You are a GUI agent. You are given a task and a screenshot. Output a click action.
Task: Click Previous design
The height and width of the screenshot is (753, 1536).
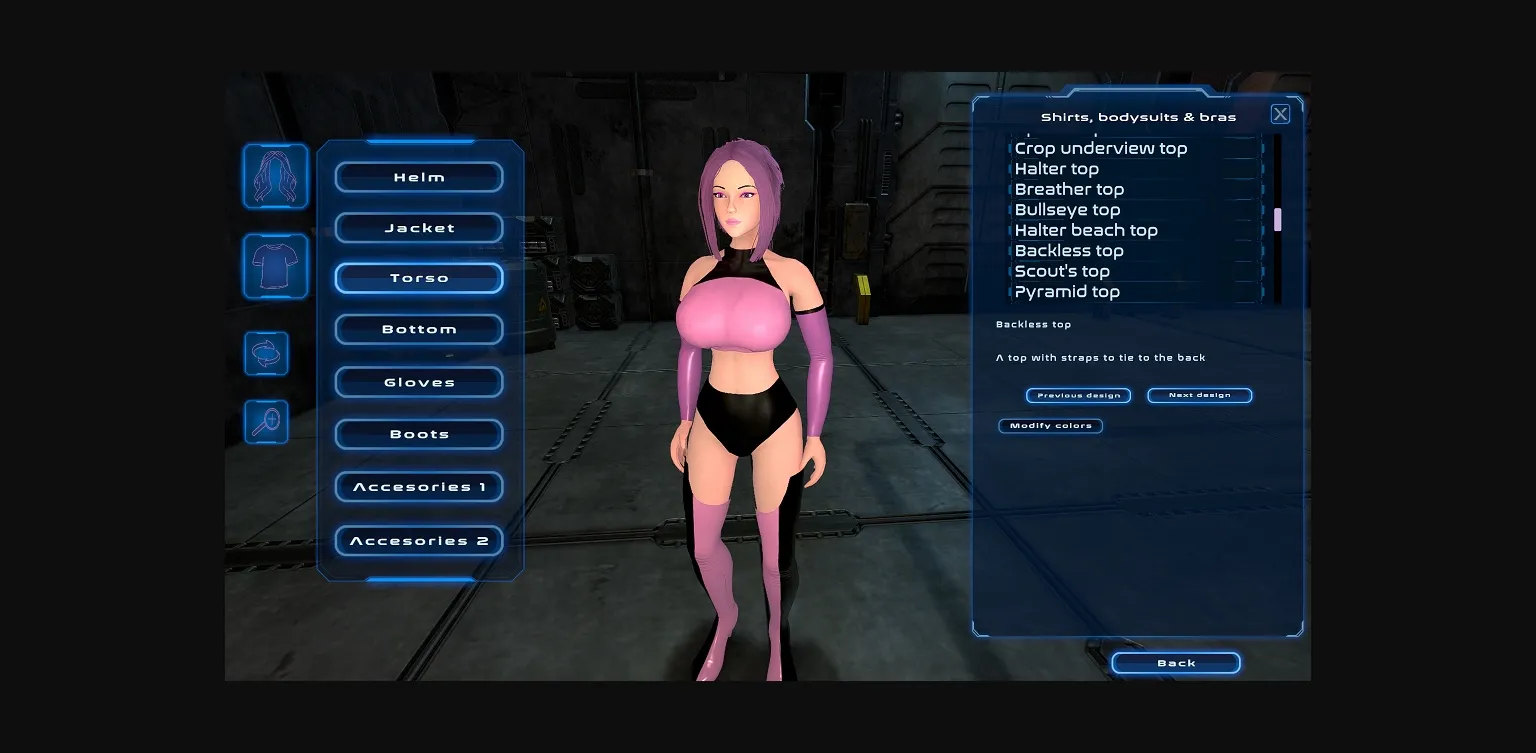(x=1078, y=395)
